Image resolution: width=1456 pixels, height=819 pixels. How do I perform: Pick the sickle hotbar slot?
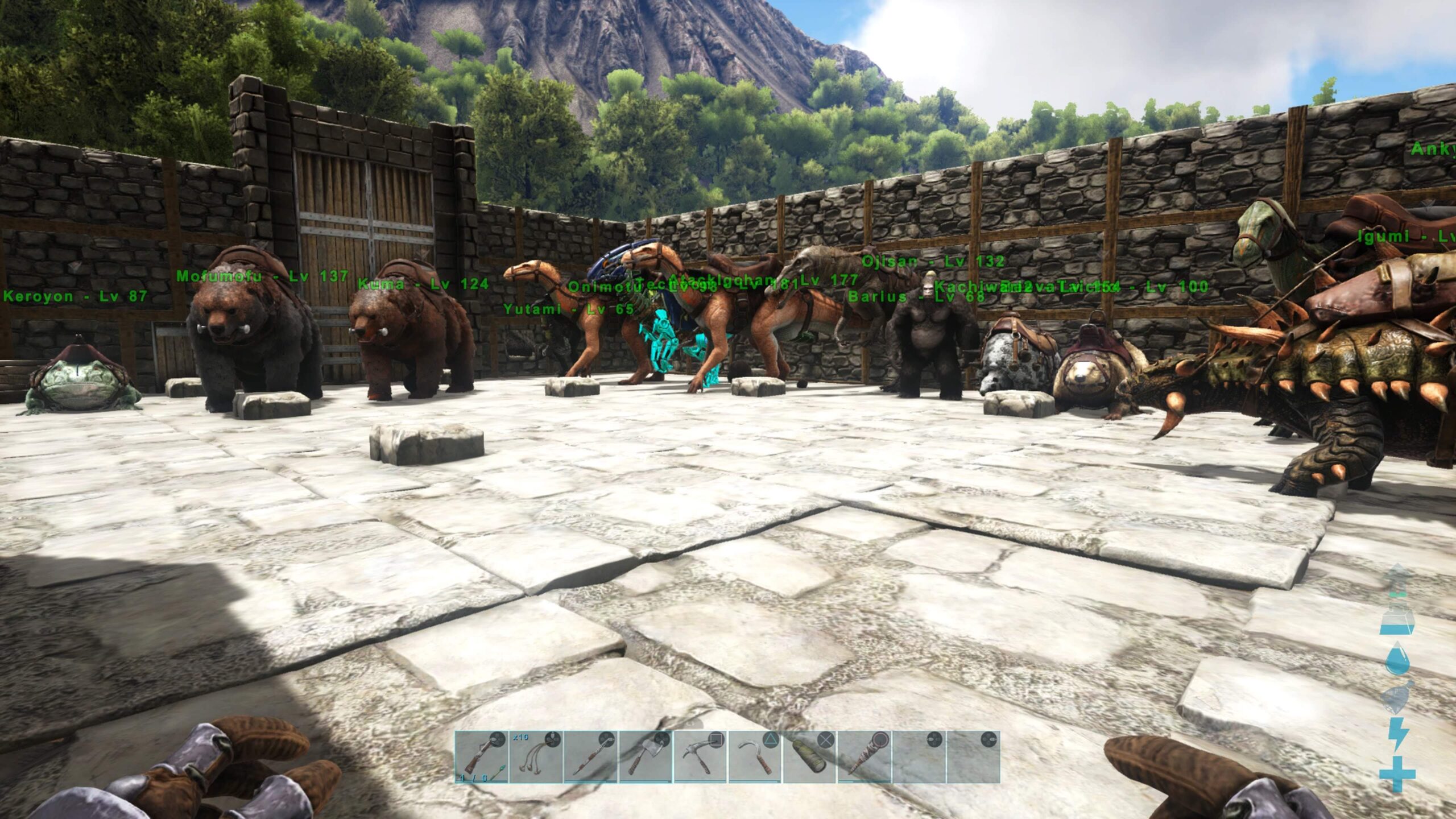754,756
